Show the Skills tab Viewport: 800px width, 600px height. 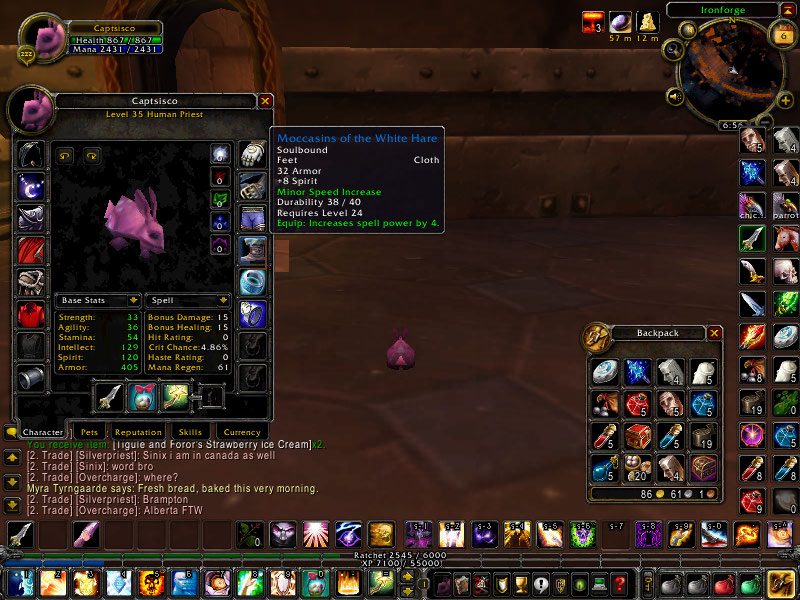click(190, 432)
